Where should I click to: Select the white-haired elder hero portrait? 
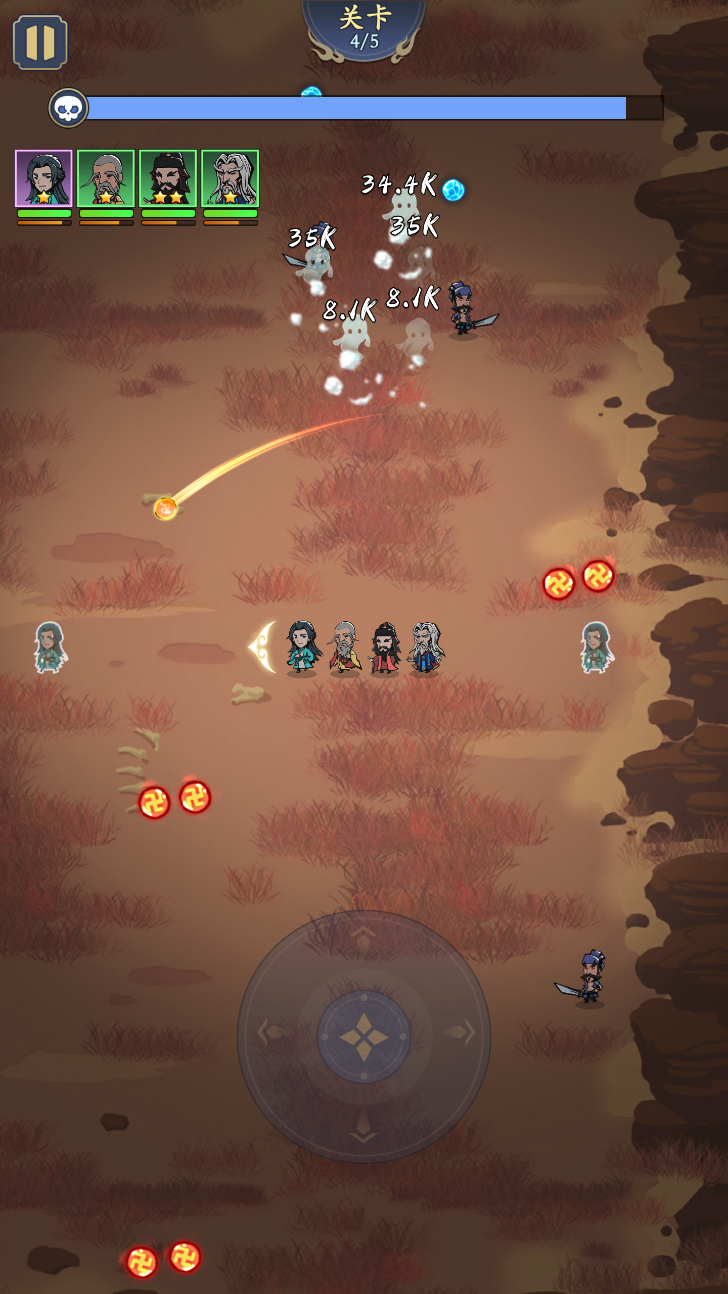(x=230, y=178)
